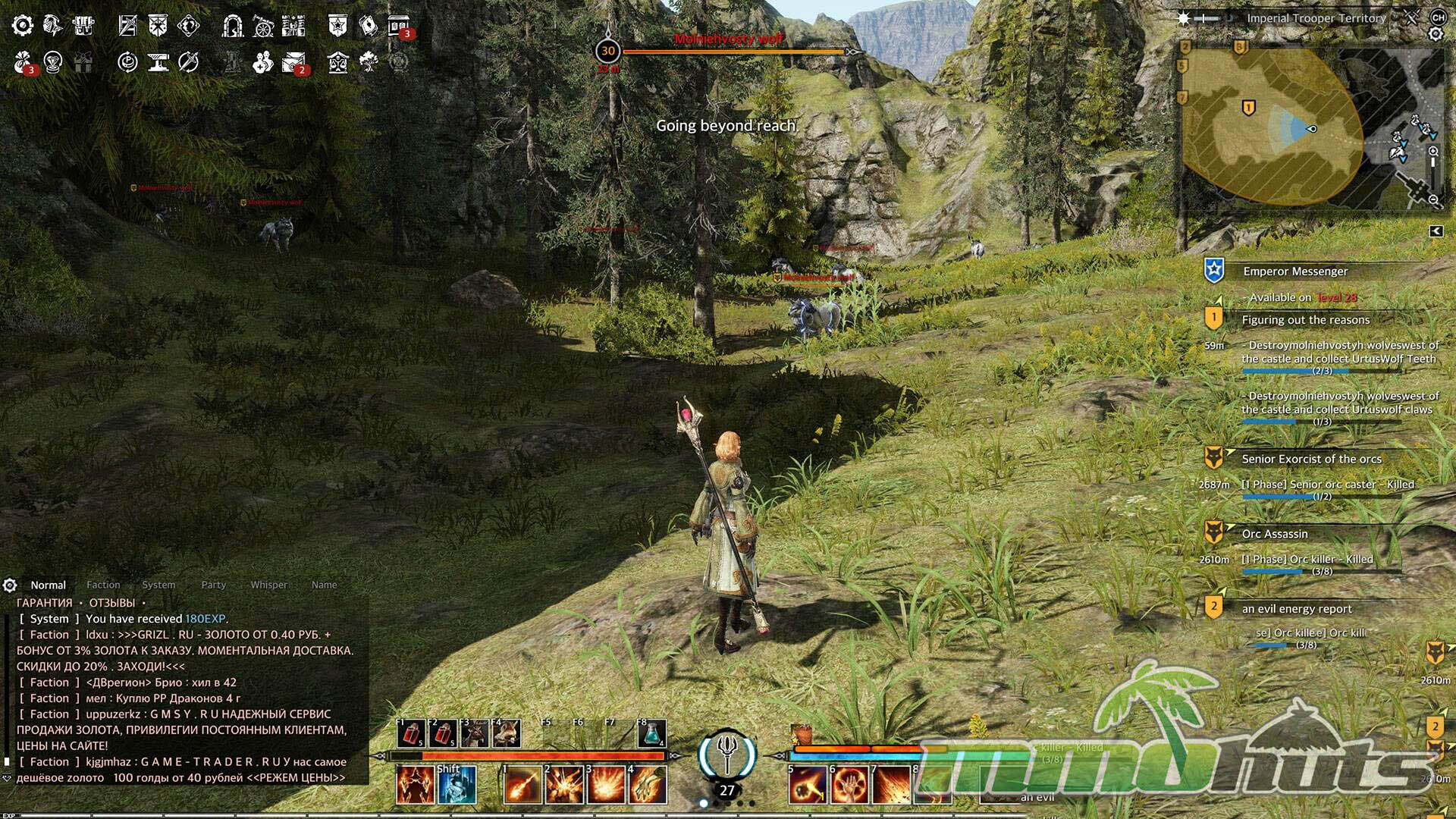
Task: Select the Whisper chat tab
Action: pyautogui.click(x=269, y=585)
